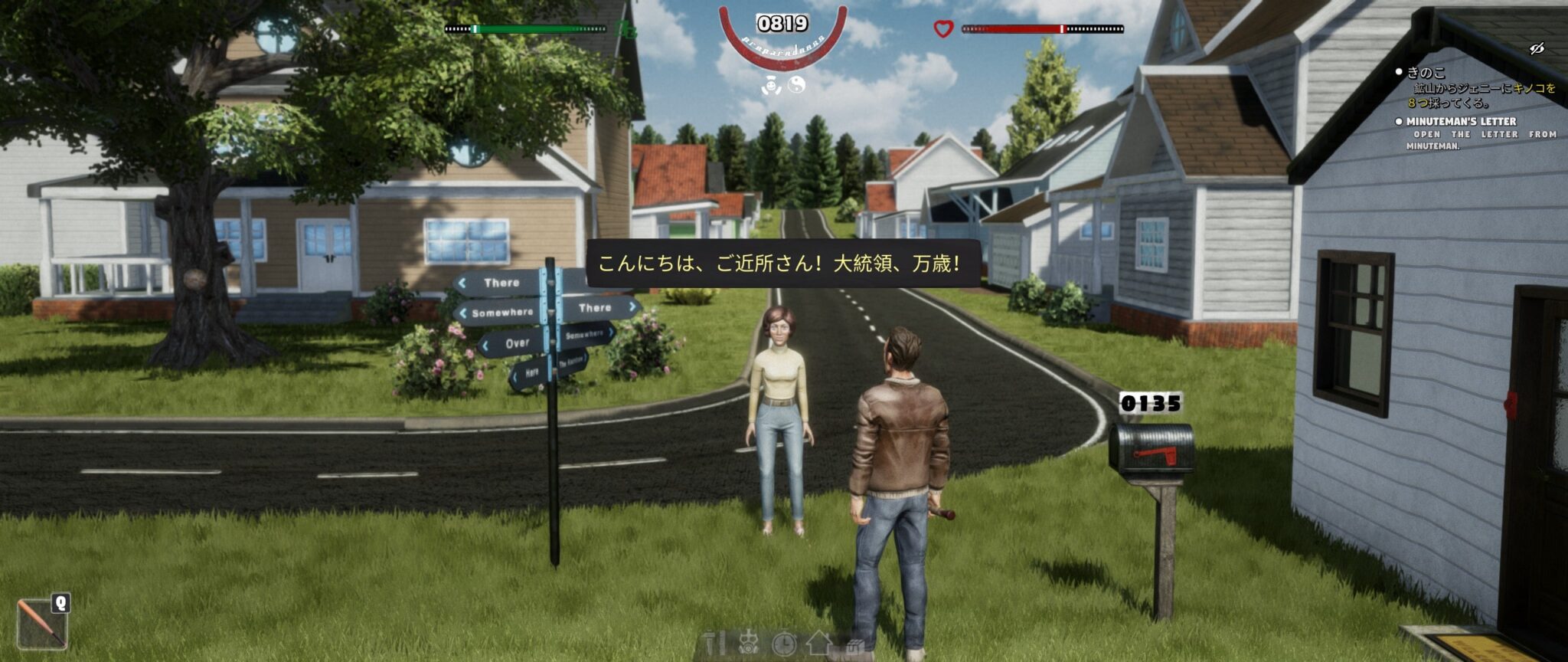Click the gas mask toolbar icon
1568x662 pixels.
(749, 644)
